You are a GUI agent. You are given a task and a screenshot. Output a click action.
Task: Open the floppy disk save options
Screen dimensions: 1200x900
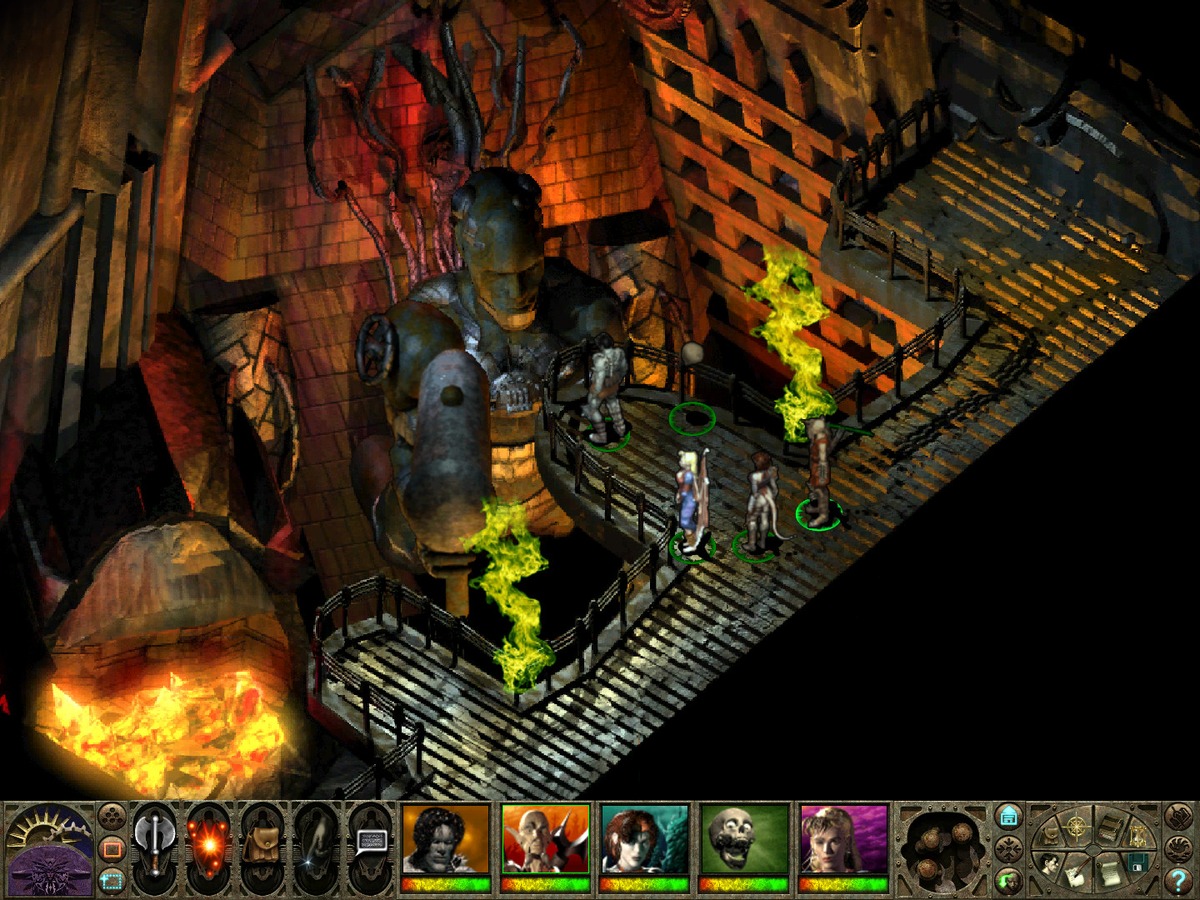[x=1136, y=860]
